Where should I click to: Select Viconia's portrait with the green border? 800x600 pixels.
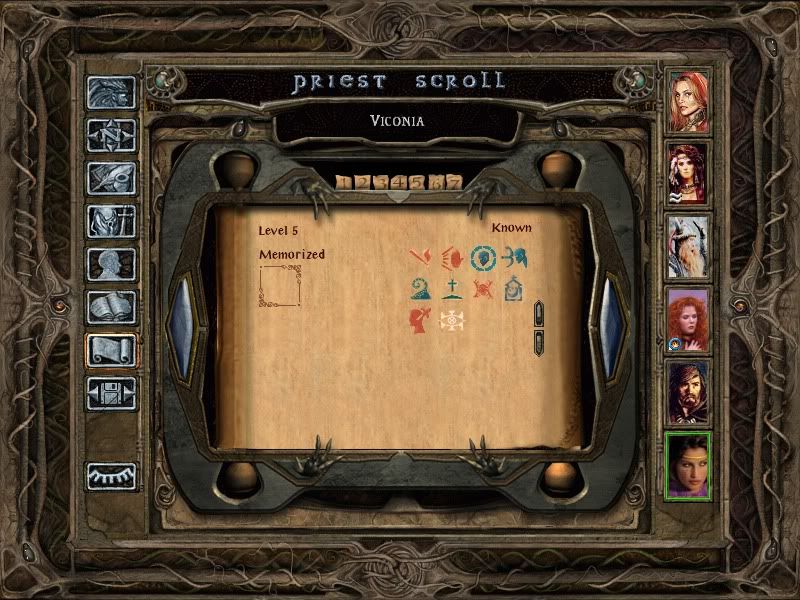click(x=688, y=465)
